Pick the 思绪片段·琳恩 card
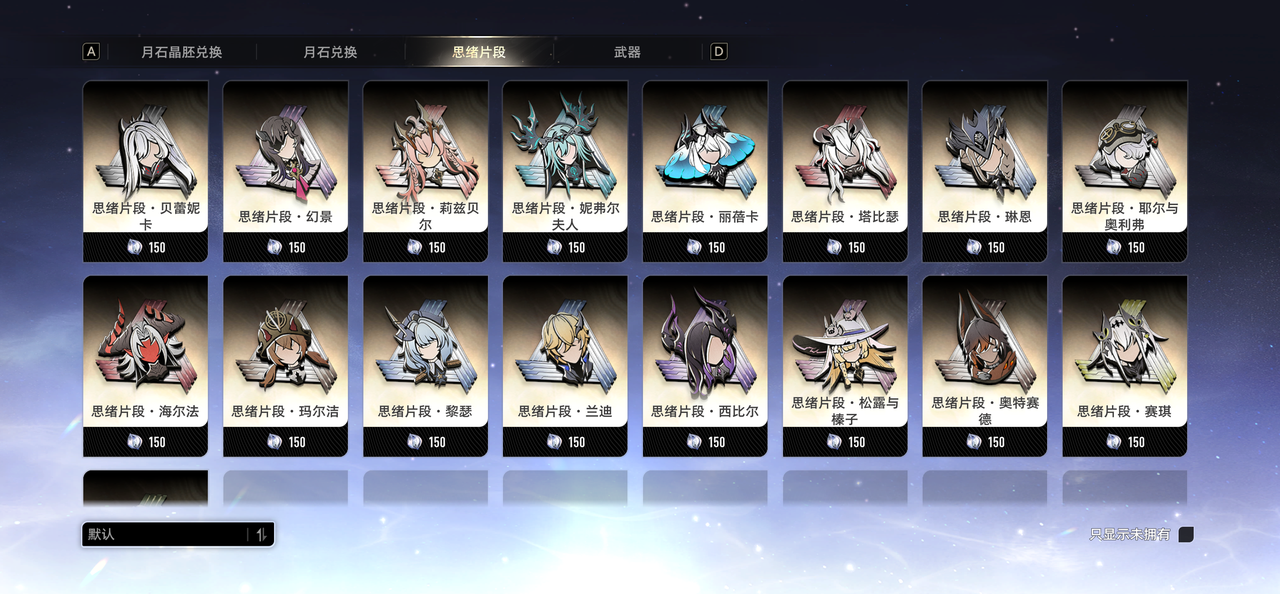 point(985,170)
